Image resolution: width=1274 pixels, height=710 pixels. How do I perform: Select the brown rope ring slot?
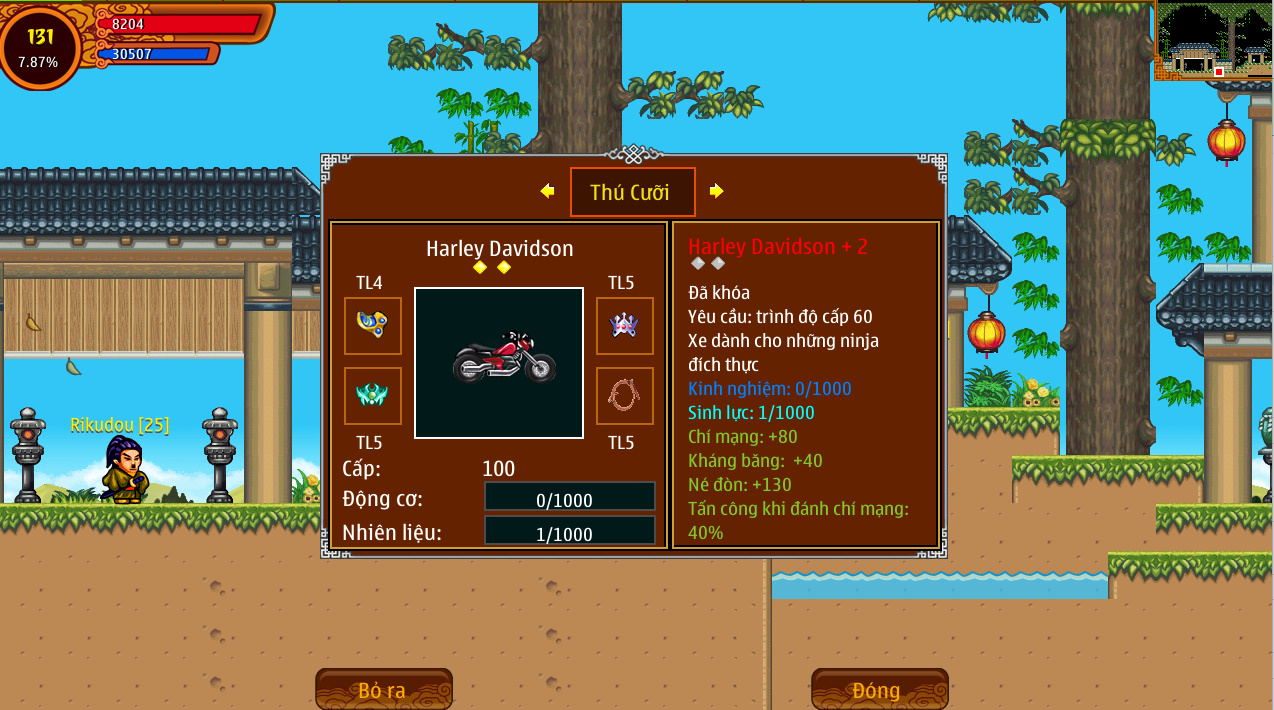click(624, 395)
